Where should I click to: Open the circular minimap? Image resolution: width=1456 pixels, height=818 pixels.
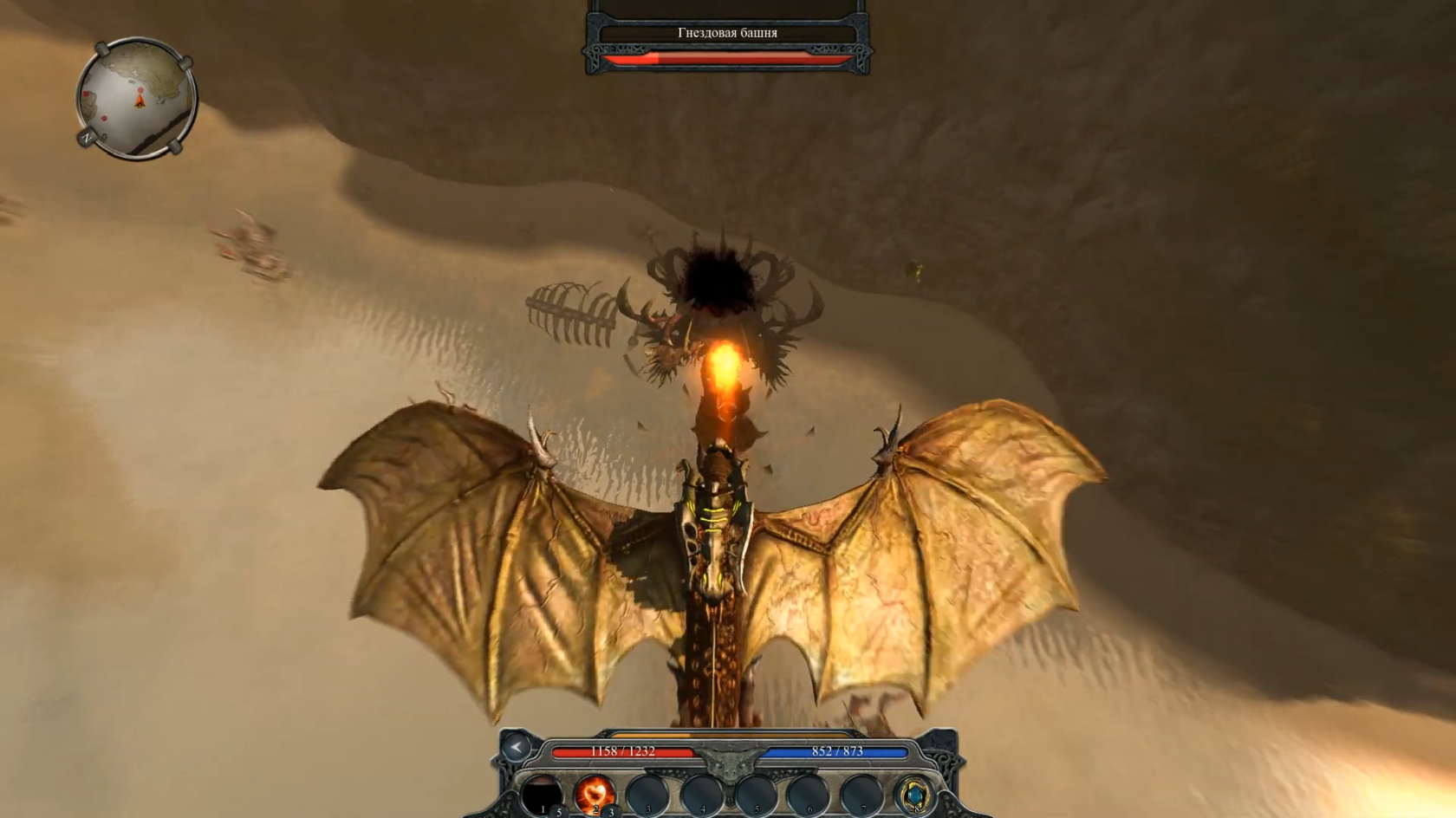coord(136,97)
